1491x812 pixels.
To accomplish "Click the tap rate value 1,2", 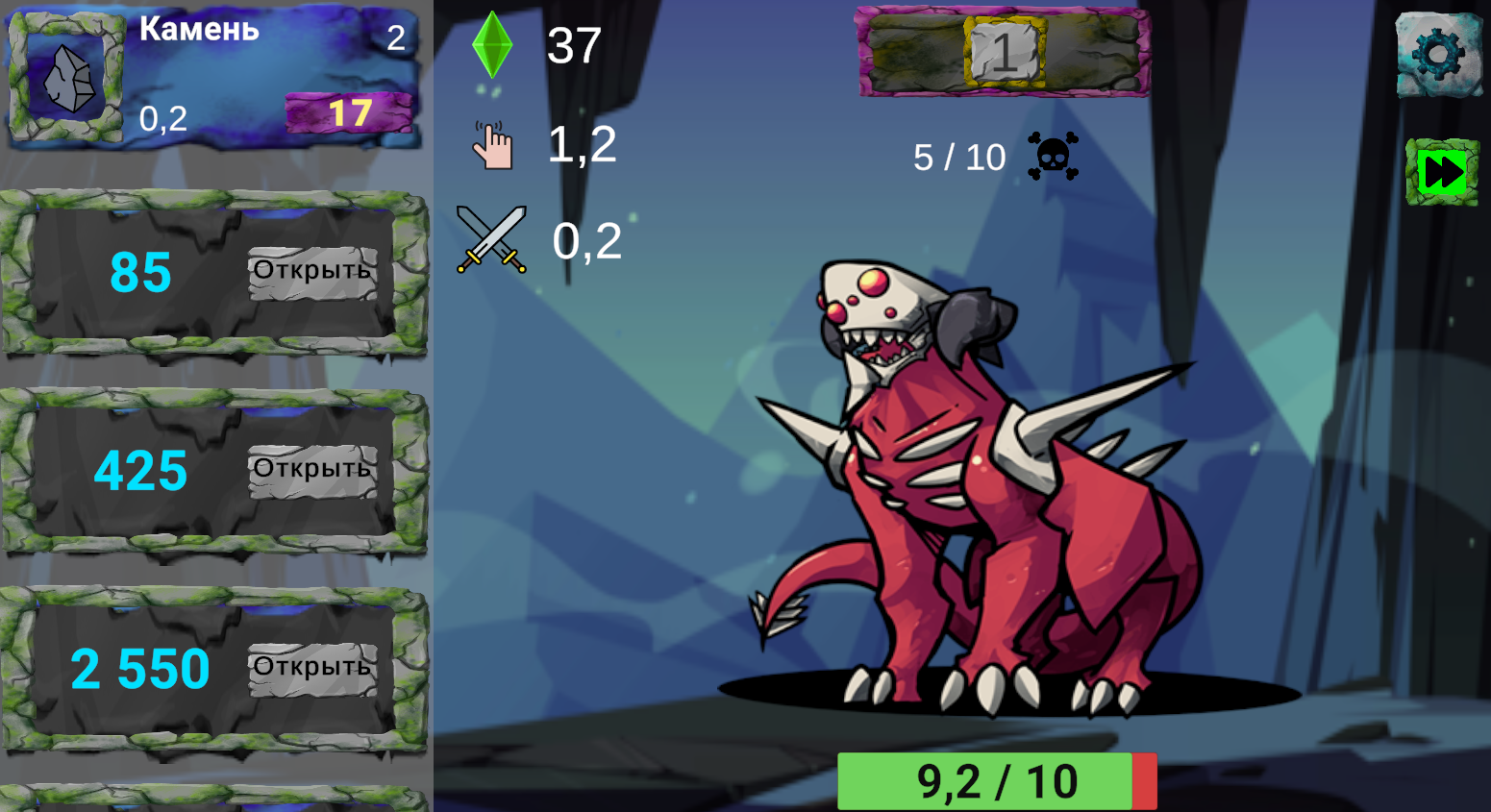I will tap(582, 144).
